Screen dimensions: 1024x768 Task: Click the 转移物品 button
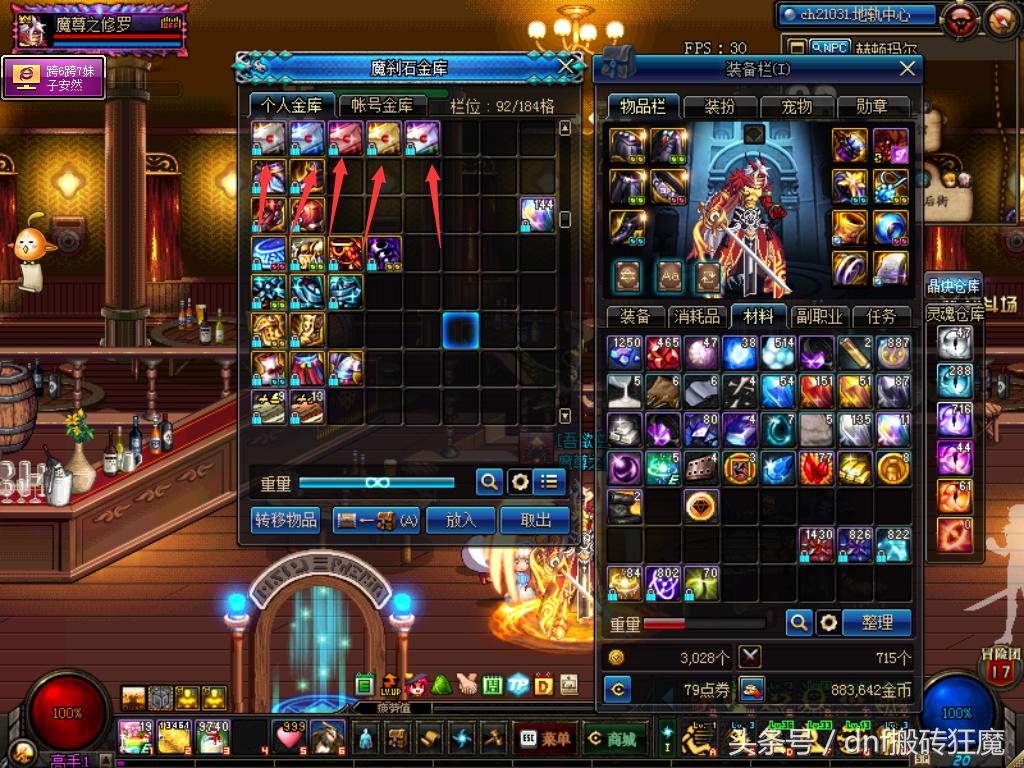pos(286,520)
